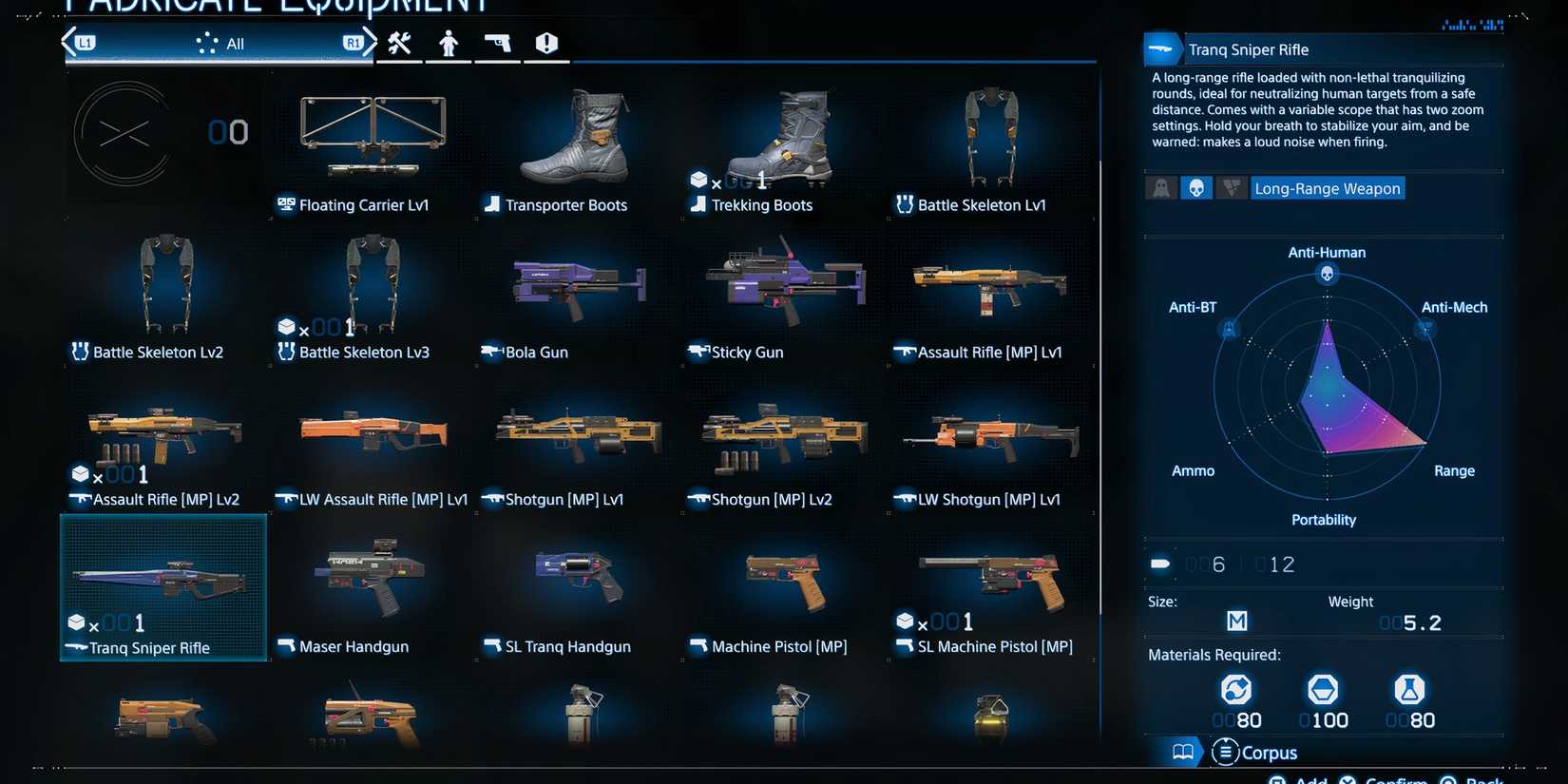Click the Long-Range Weapon type tag
This screenshot has height=784, width=1568.
(x=1327, y=188)
